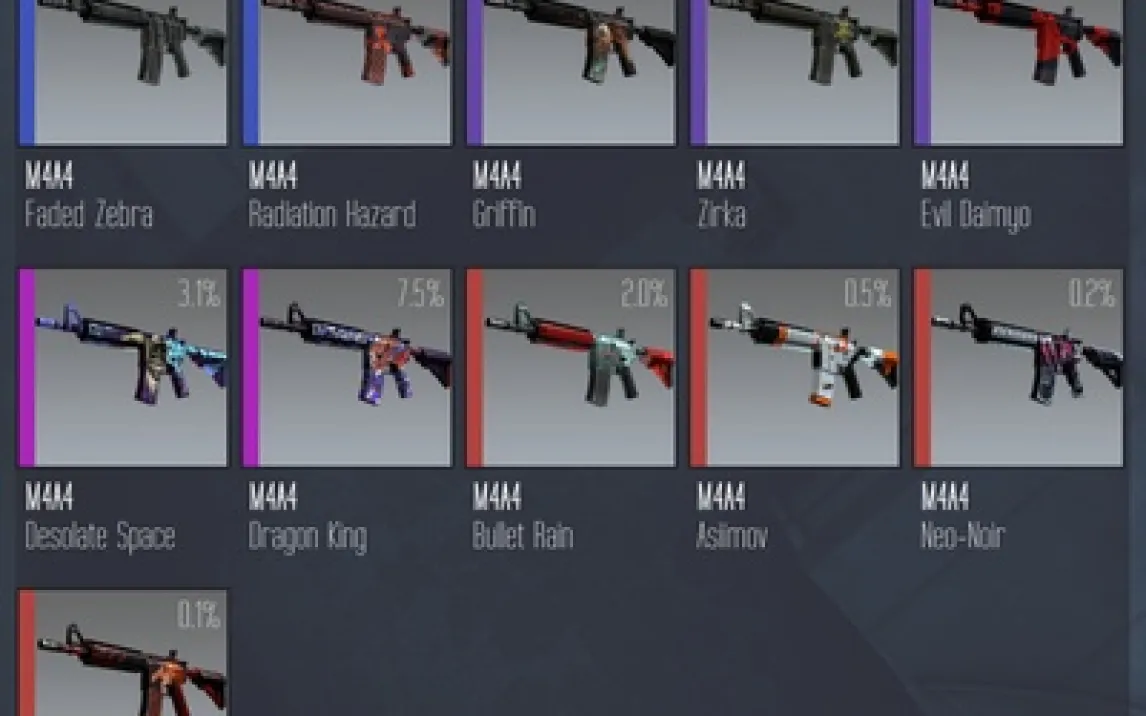Pick the M4A4 Griffin skin

[570, 70]
